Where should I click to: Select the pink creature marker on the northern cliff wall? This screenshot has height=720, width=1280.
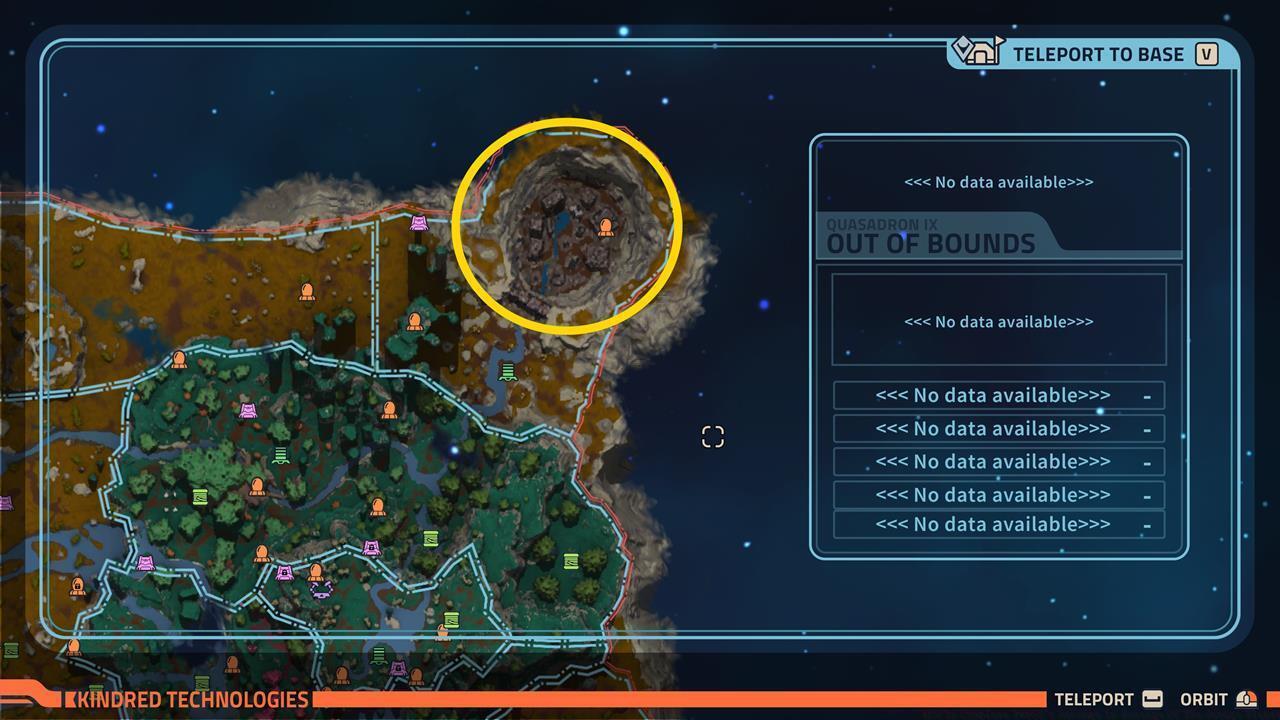pos(417,224)
